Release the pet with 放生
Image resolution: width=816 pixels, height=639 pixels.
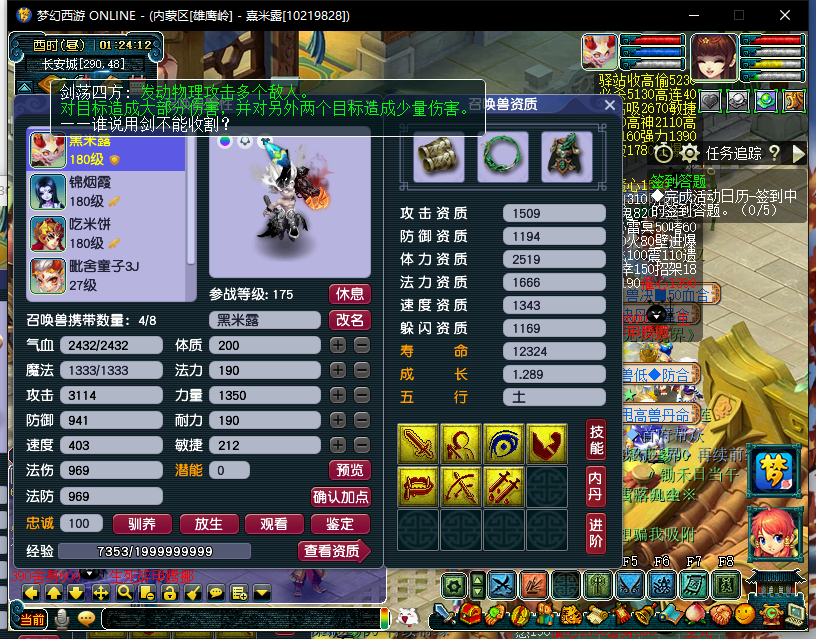click(208, 523)
